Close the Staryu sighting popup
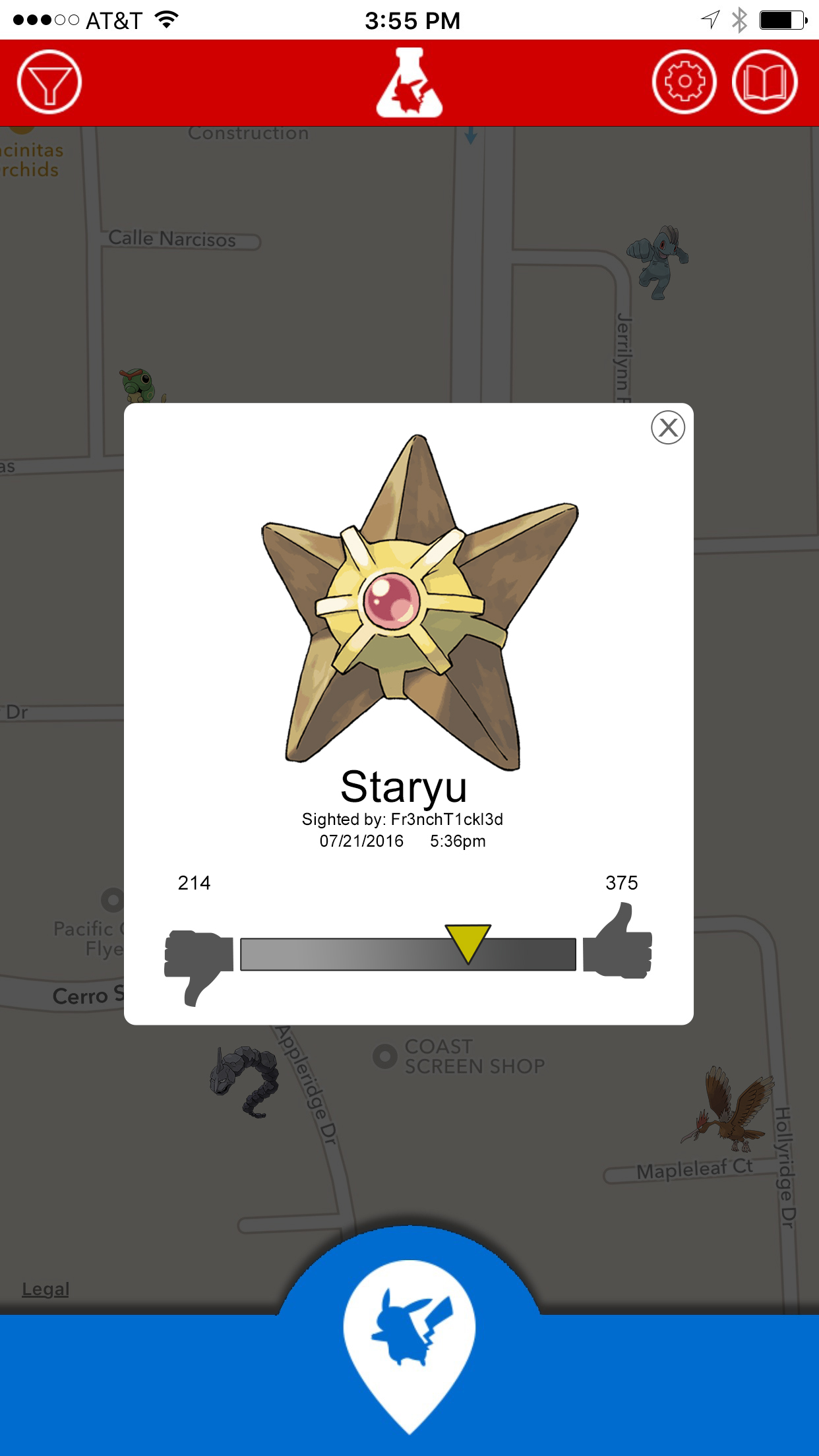The height and width of the screenshot is (1456, 819). click(667, 427)
